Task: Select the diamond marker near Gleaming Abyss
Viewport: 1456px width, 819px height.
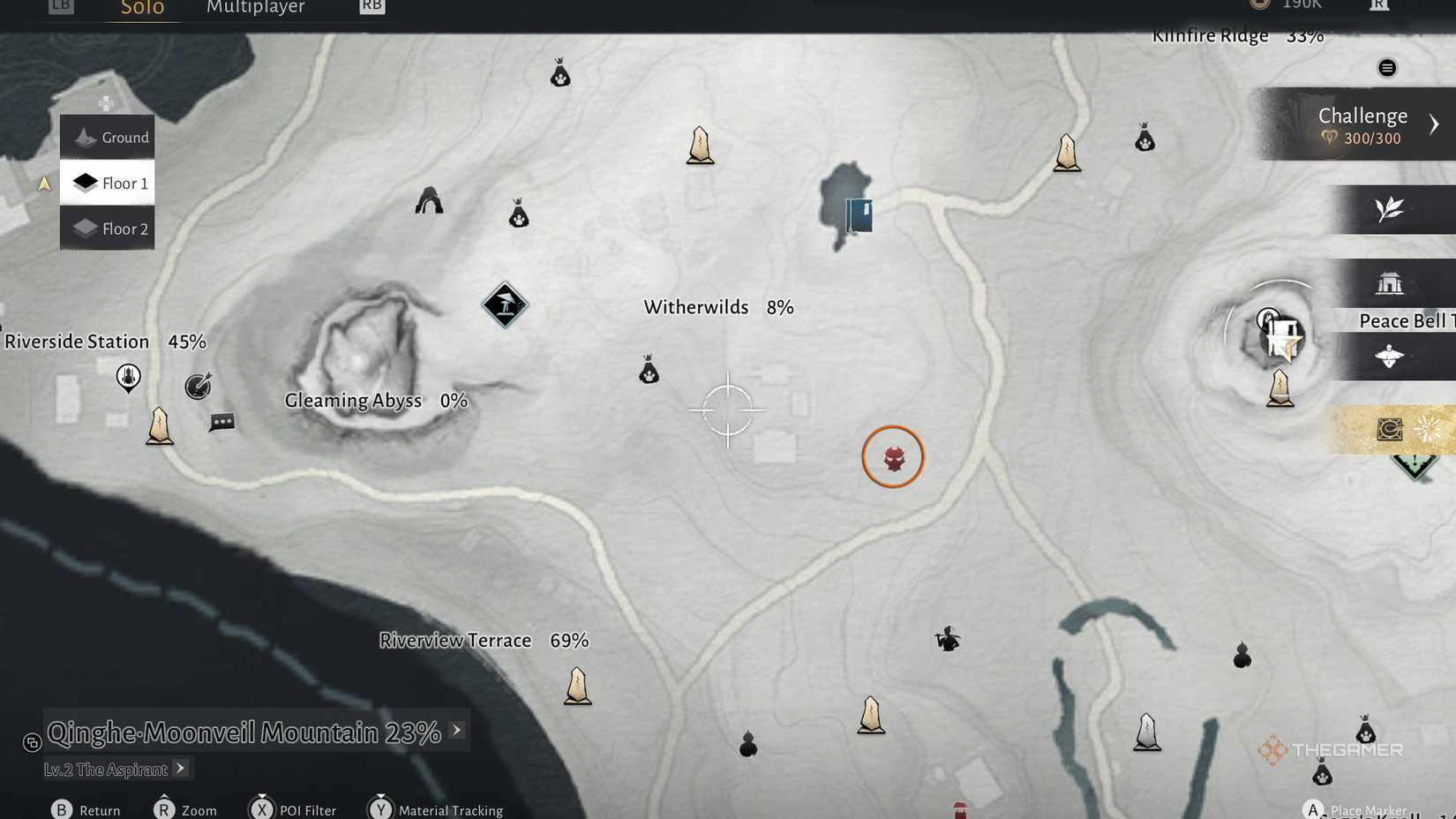Action: (504, 305)
